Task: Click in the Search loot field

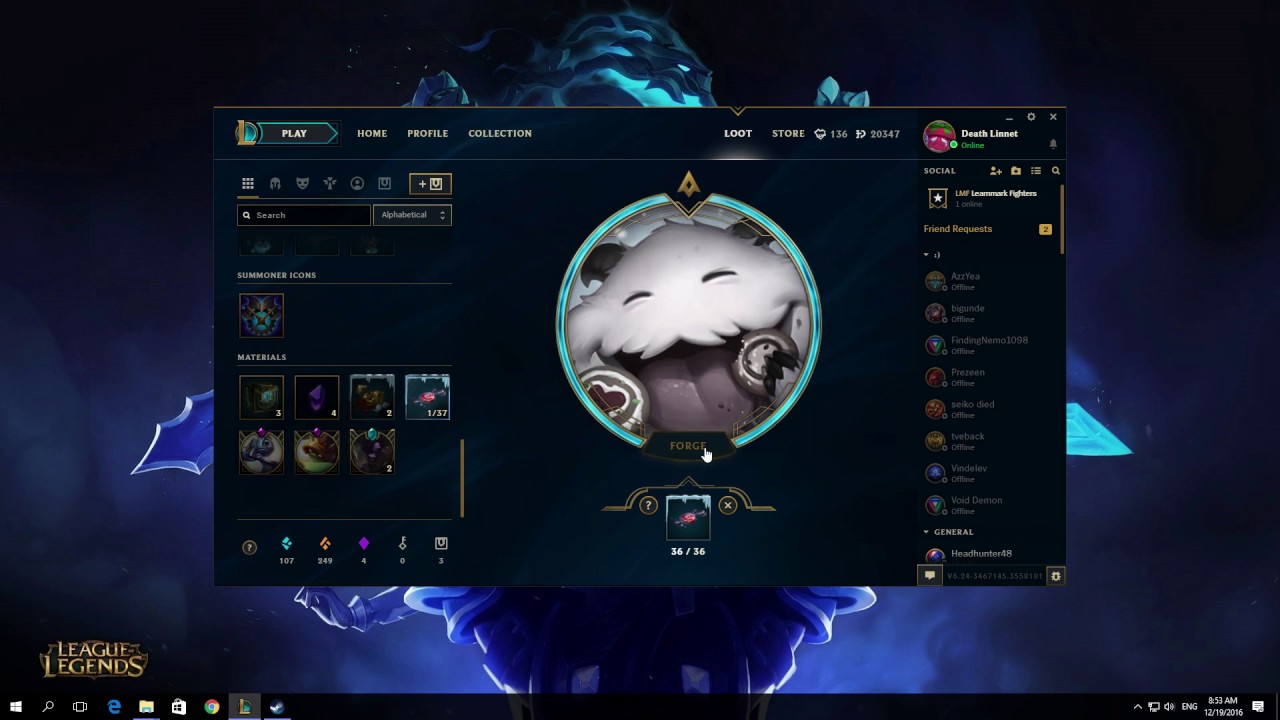Action: 303,214
